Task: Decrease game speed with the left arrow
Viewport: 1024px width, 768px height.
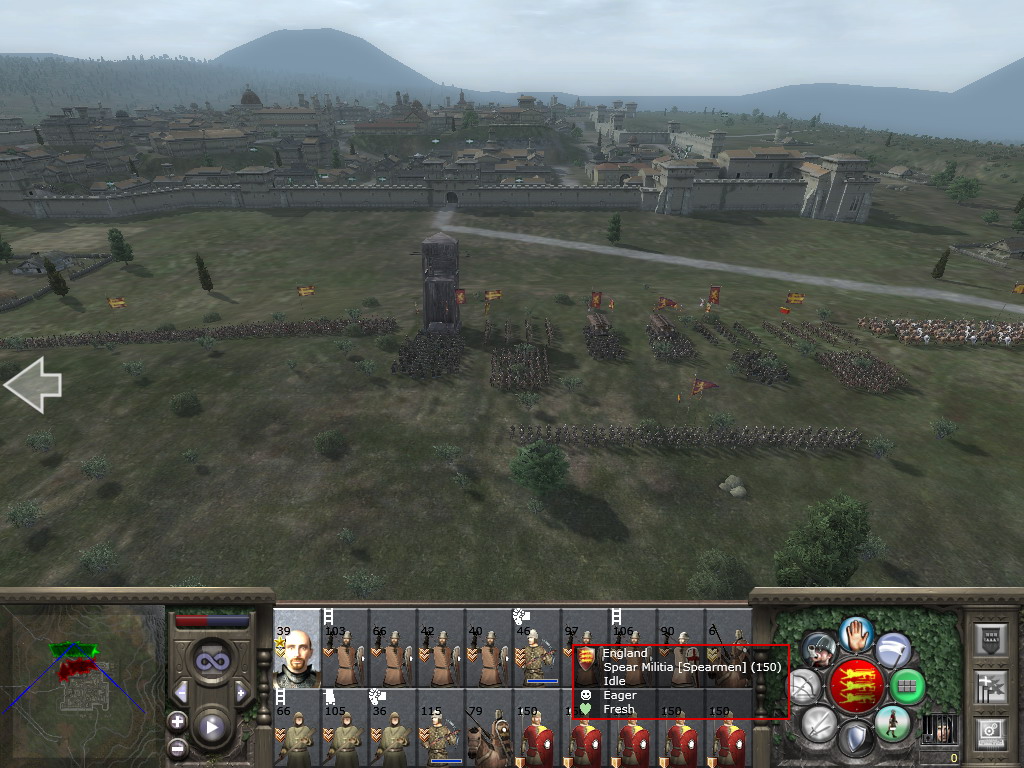Action: pos(181,692)
